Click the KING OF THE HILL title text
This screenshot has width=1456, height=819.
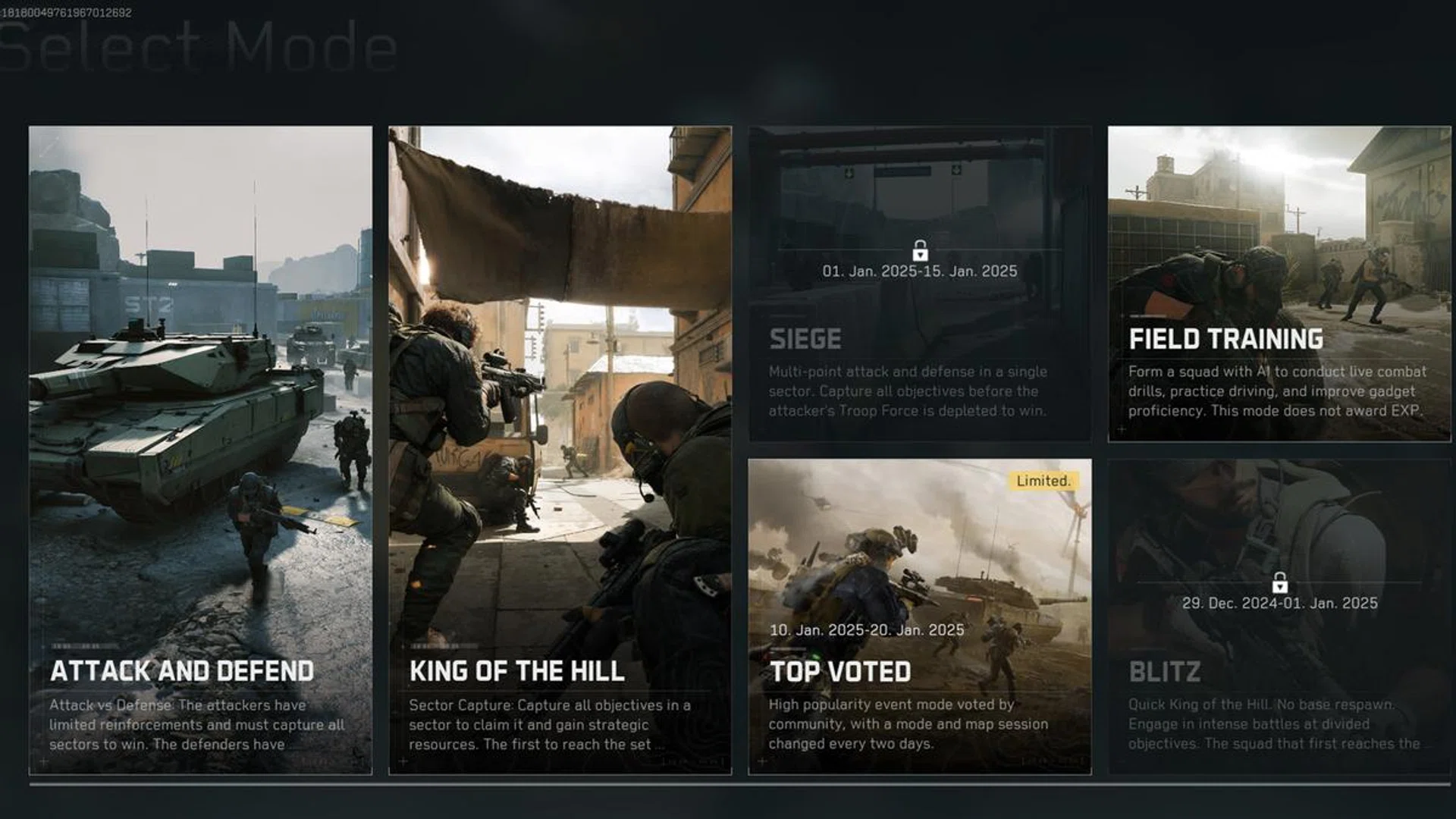pyautogui.click(x=516, y=670)
